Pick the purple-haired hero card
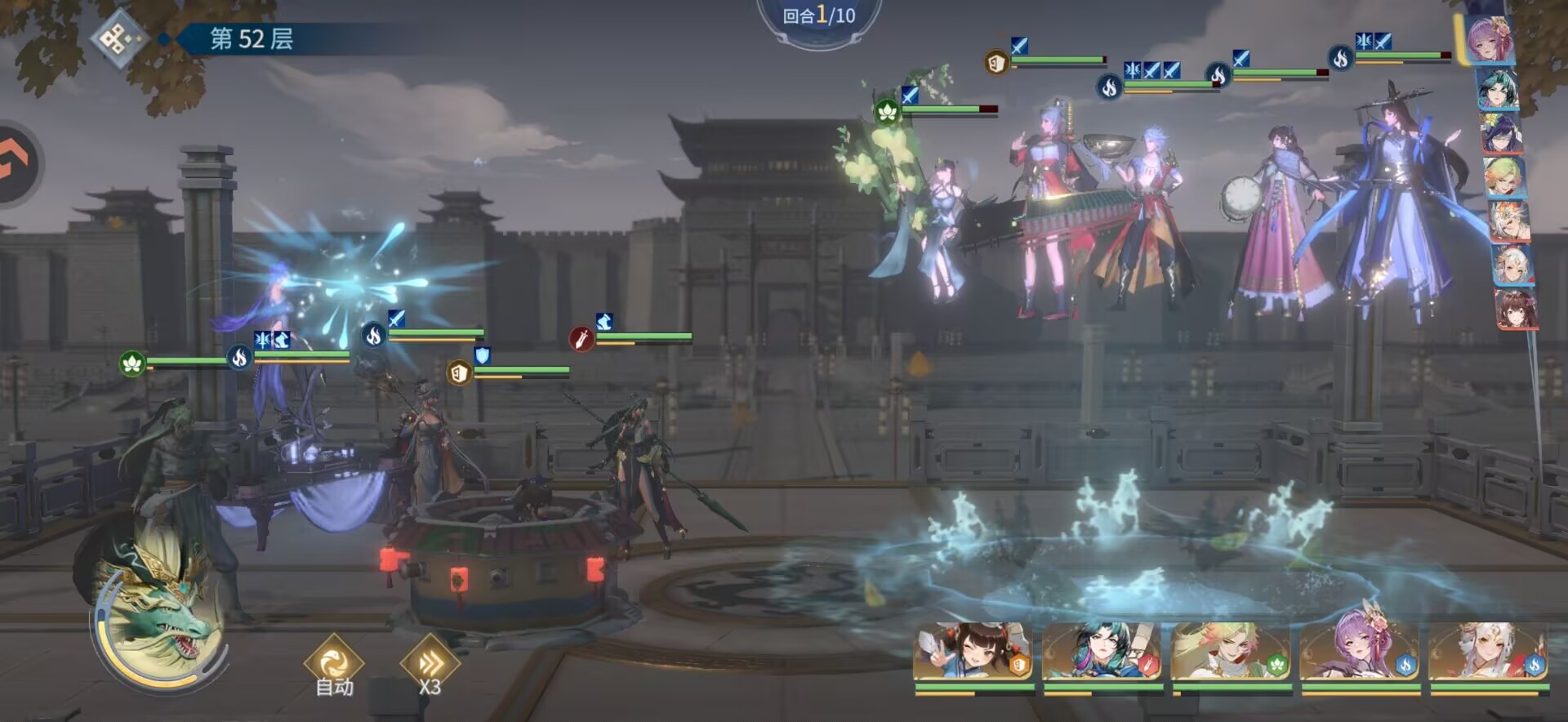This screenshot has height=722, width=1568. click(1361, 653)
